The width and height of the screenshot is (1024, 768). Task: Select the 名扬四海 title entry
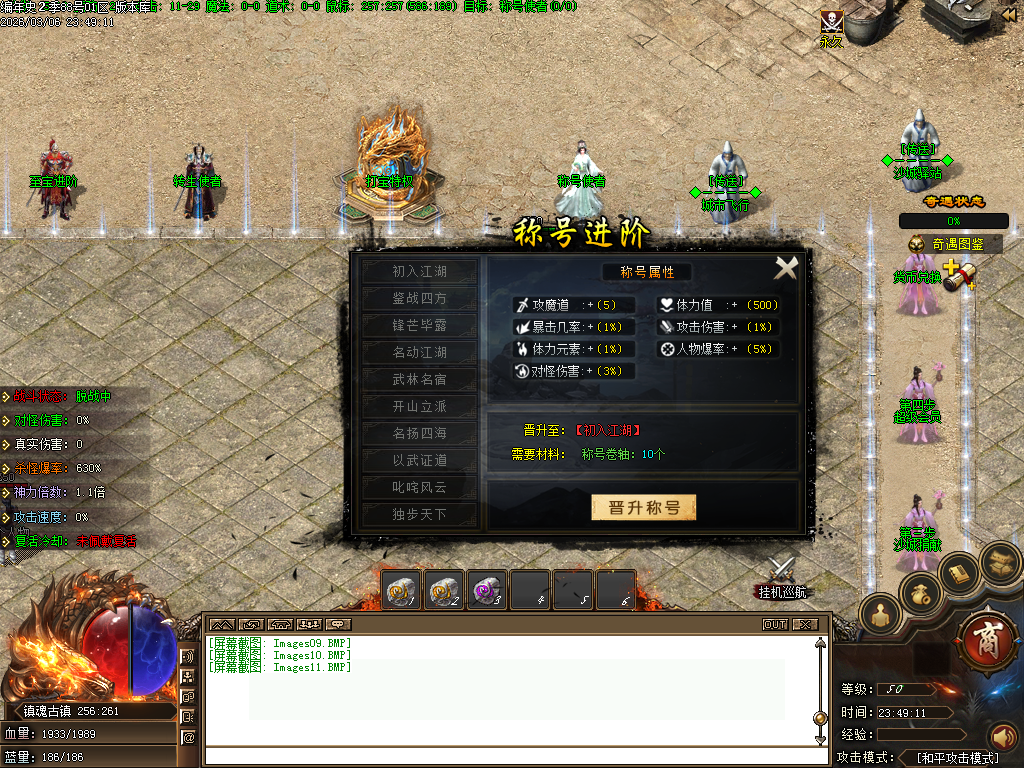[419, 433]
